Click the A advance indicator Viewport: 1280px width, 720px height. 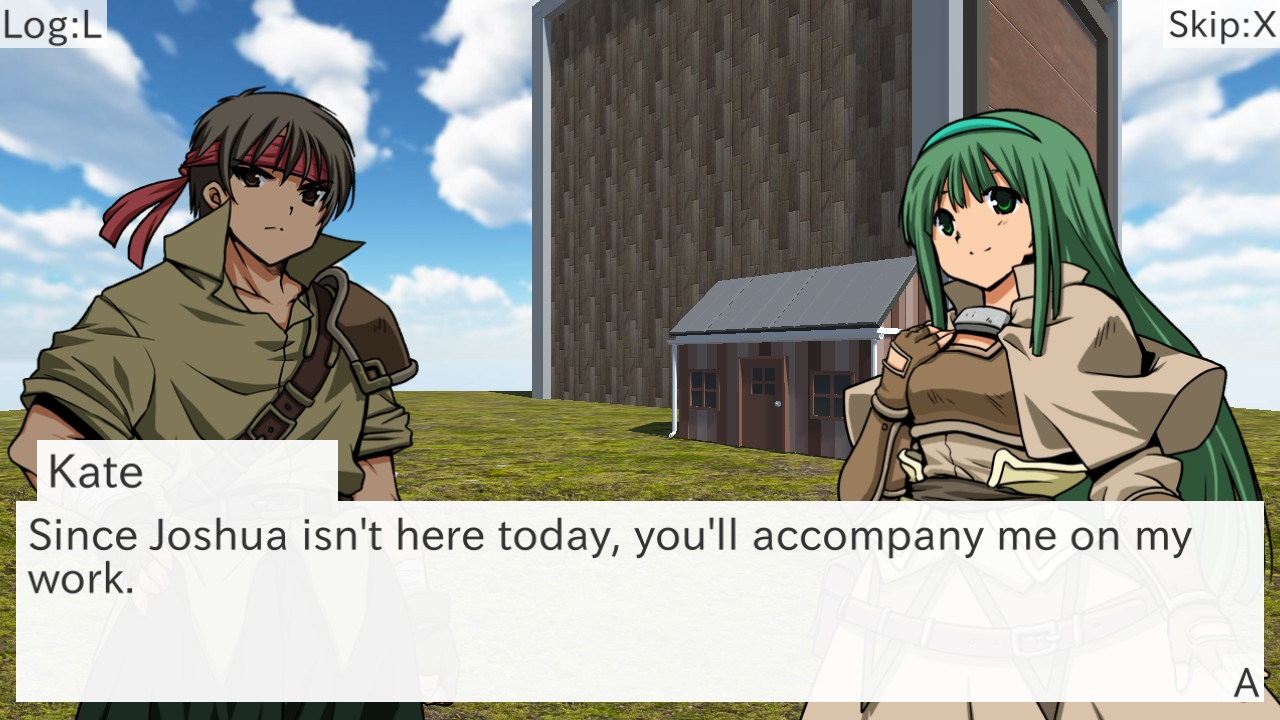coord(1244,683)
